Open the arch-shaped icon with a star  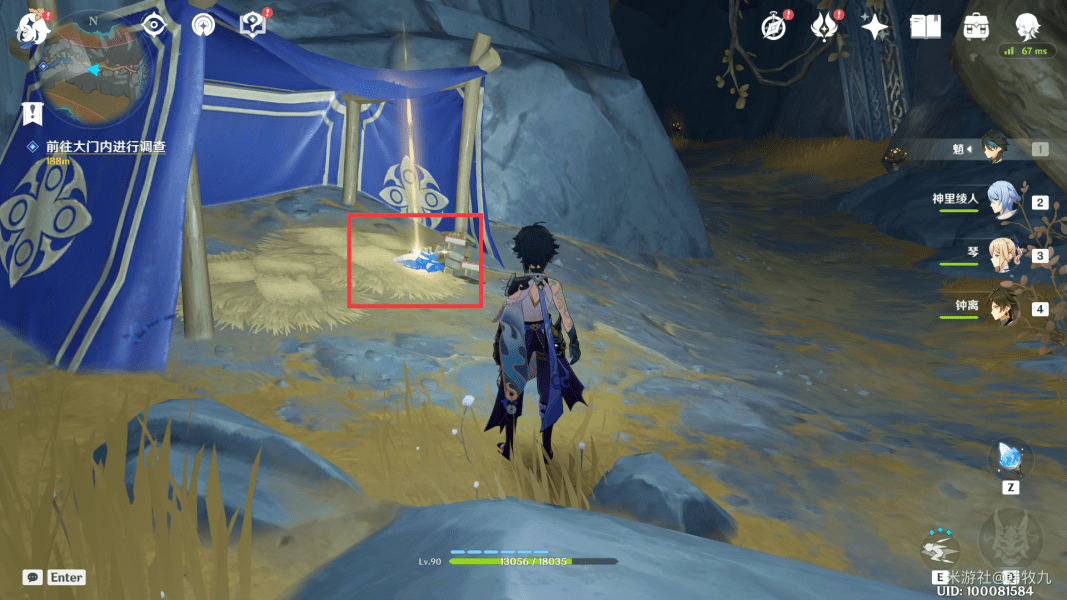(203, 26)
